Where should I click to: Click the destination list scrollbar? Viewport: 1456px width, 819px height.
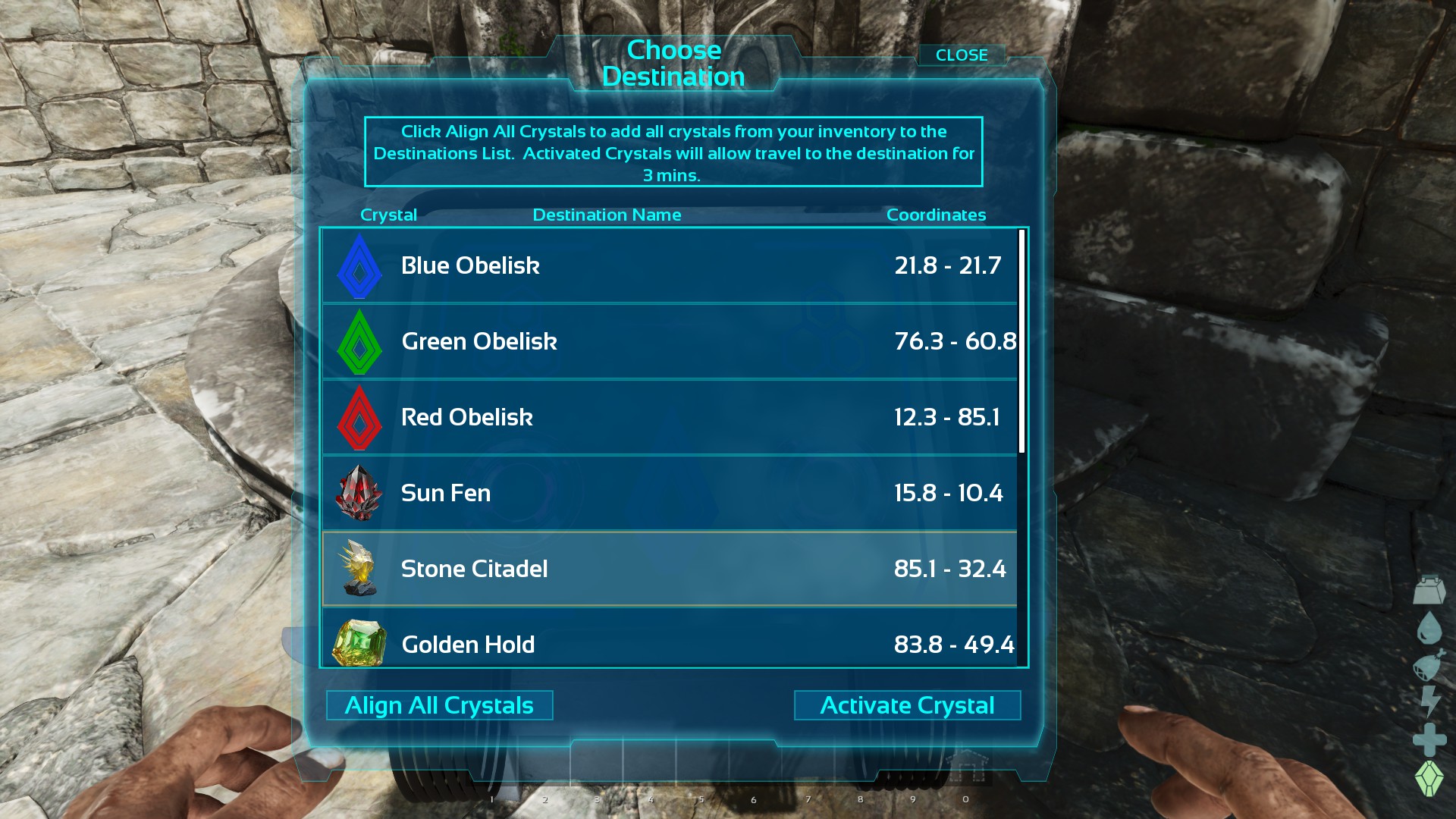(1021, 341)
